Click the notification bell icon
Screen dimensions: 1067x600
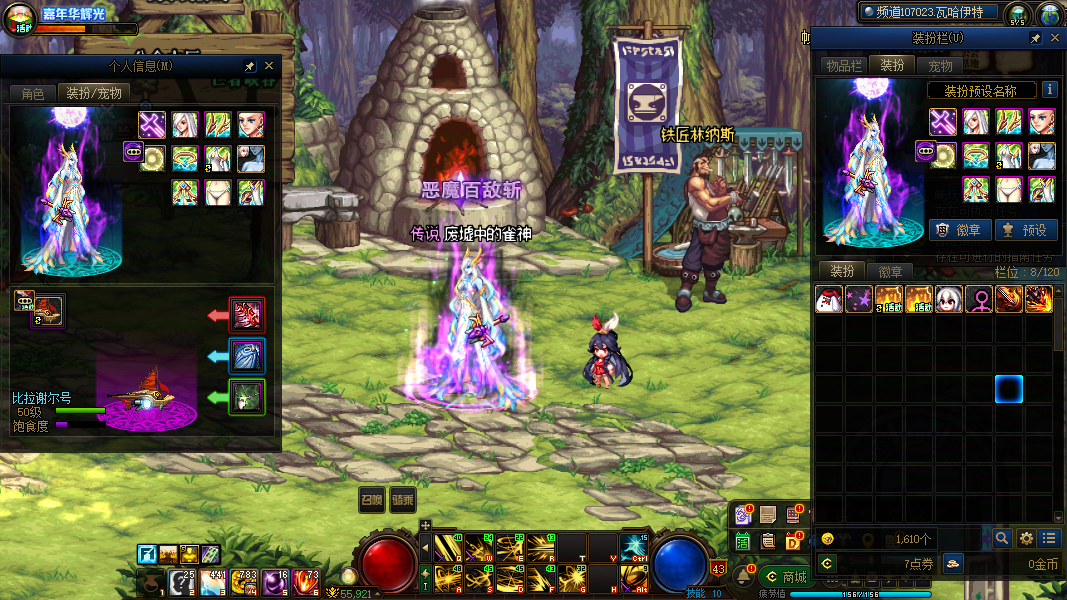click(x=743, y=577)
